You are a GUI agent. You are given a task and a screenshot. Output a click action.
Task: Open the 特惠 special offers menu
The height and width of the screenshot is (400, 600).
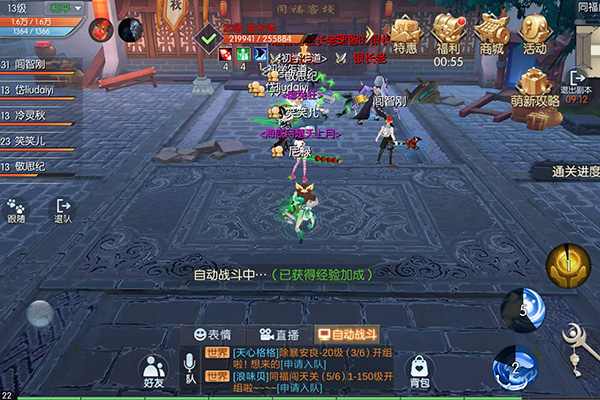(x=405, y=34)
